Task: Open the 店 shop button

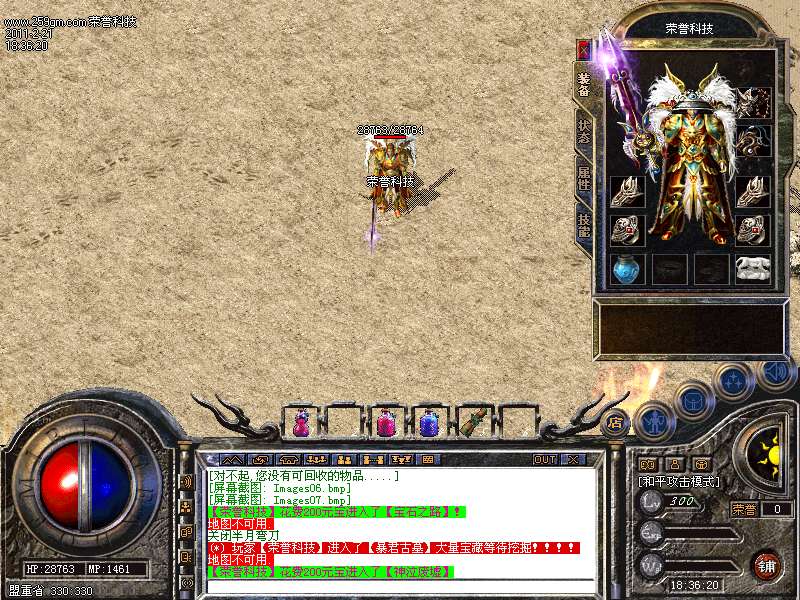Action: point(615,423)
